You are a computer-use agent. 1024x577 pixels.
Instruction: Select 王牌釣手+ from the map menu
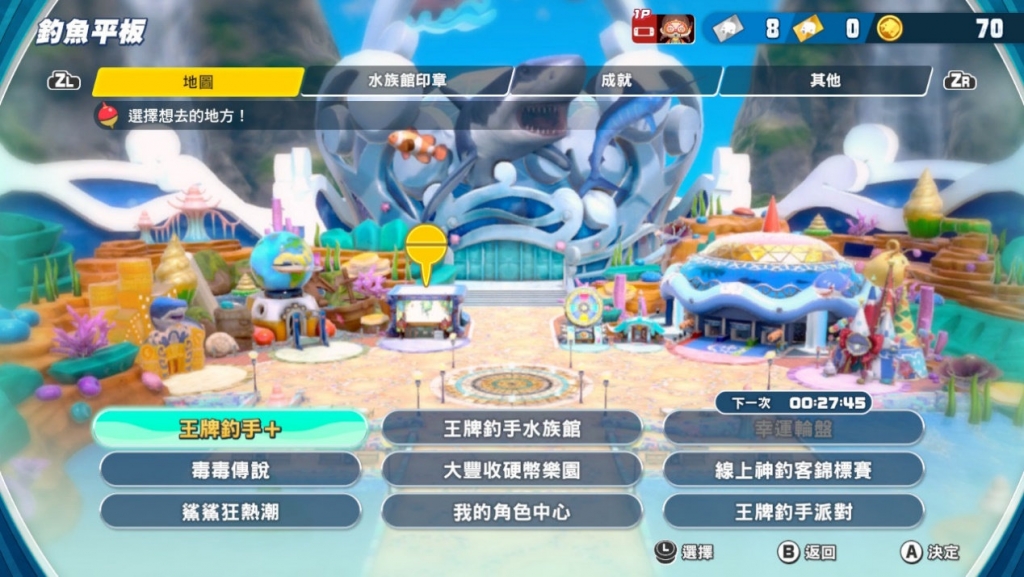click(x=230, y=429)
